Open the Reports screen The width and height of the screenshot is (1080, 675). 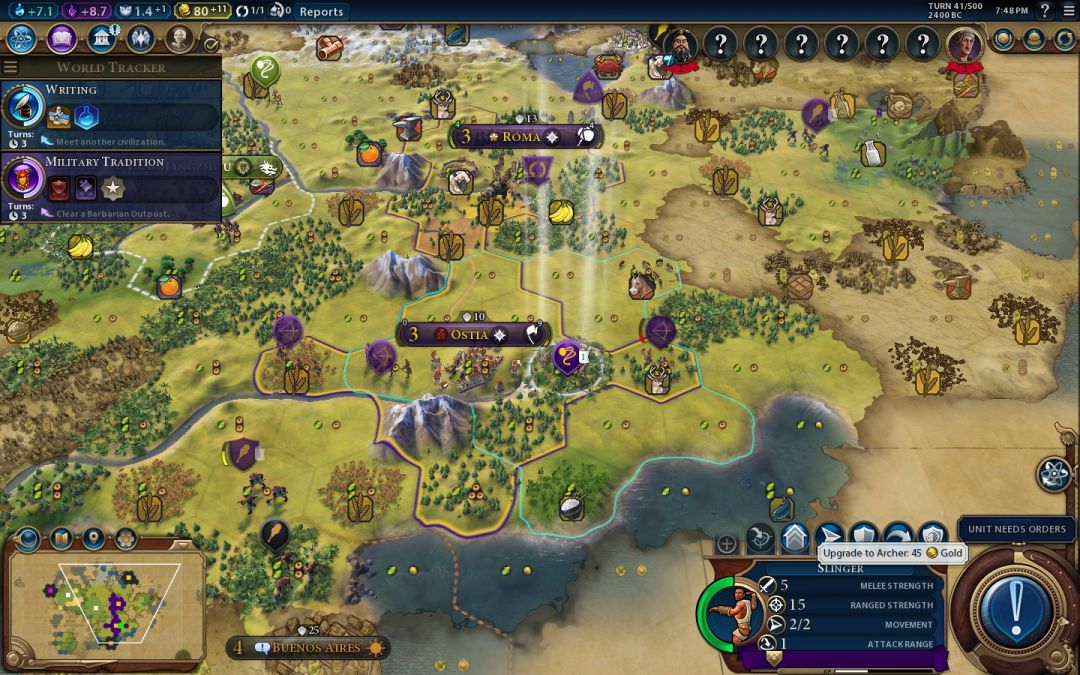[321, 11]
